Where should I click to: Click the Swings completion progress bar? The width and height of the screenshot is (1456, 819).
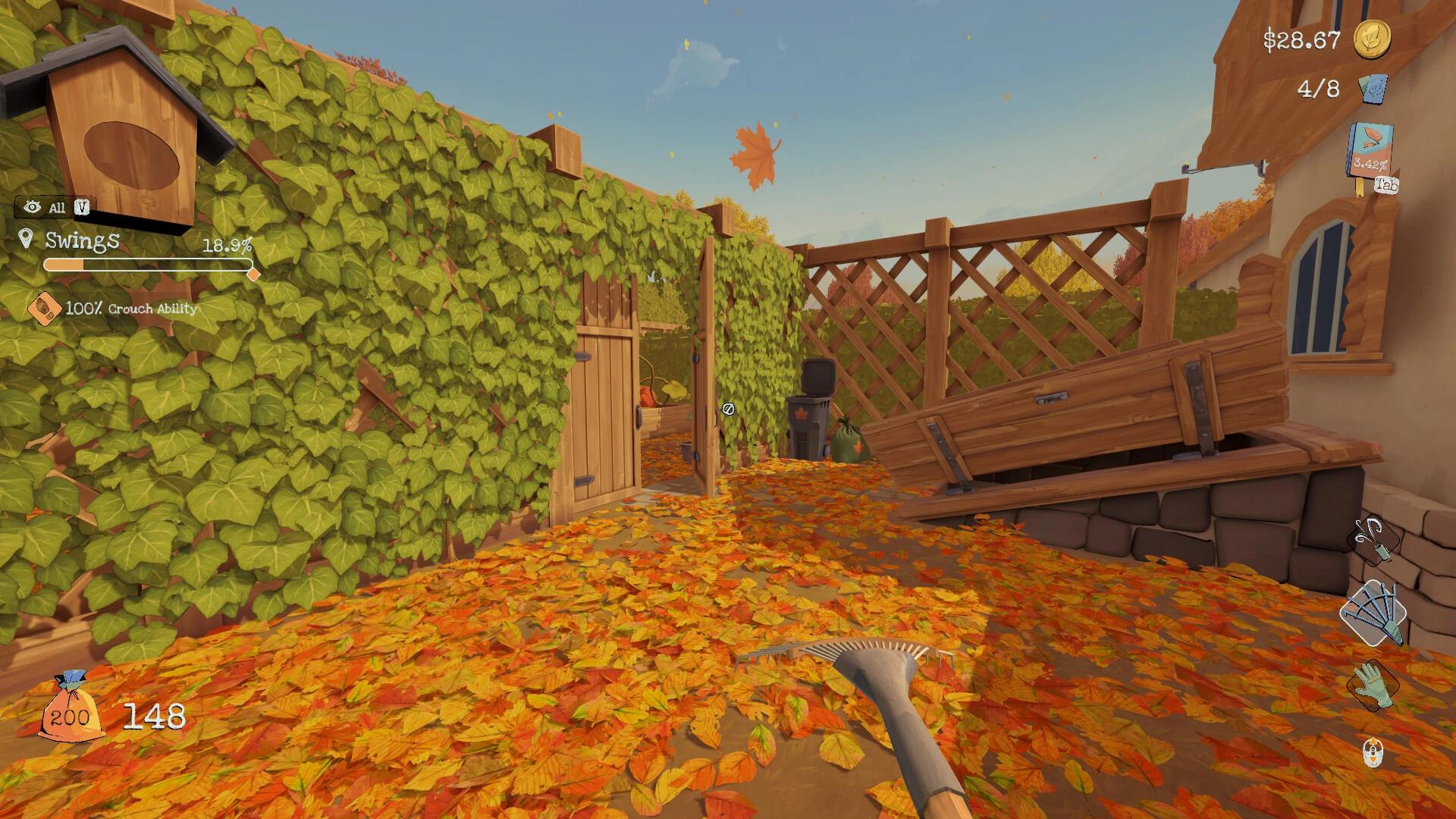tap(148, 265)
